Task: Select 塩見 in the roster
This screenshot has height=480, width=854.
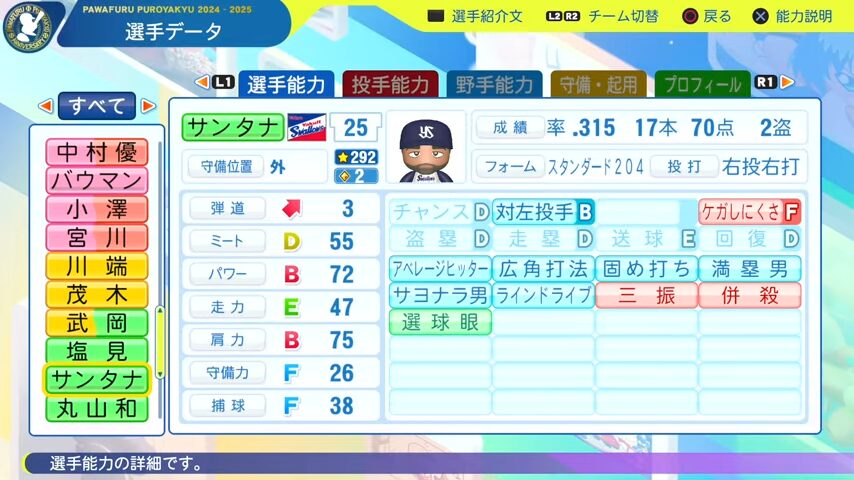Action: 96,352
